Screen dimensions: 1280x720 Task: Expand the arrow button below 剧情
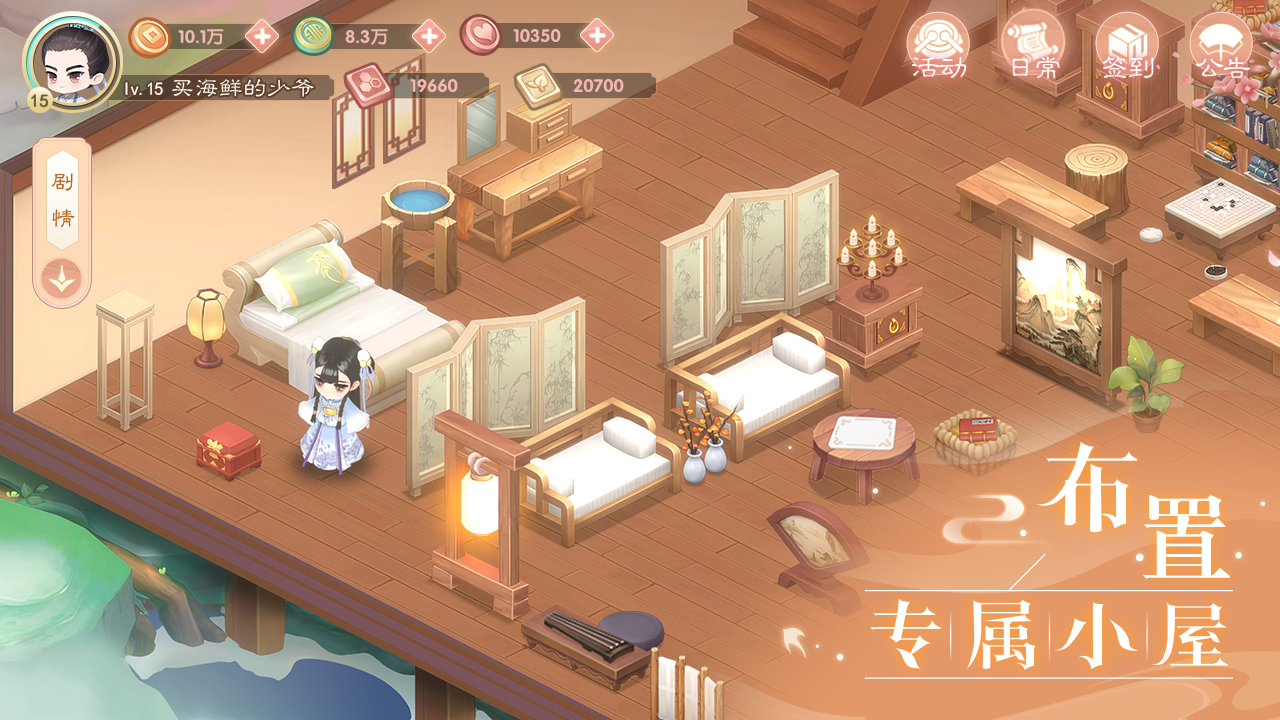pos(62,279)
